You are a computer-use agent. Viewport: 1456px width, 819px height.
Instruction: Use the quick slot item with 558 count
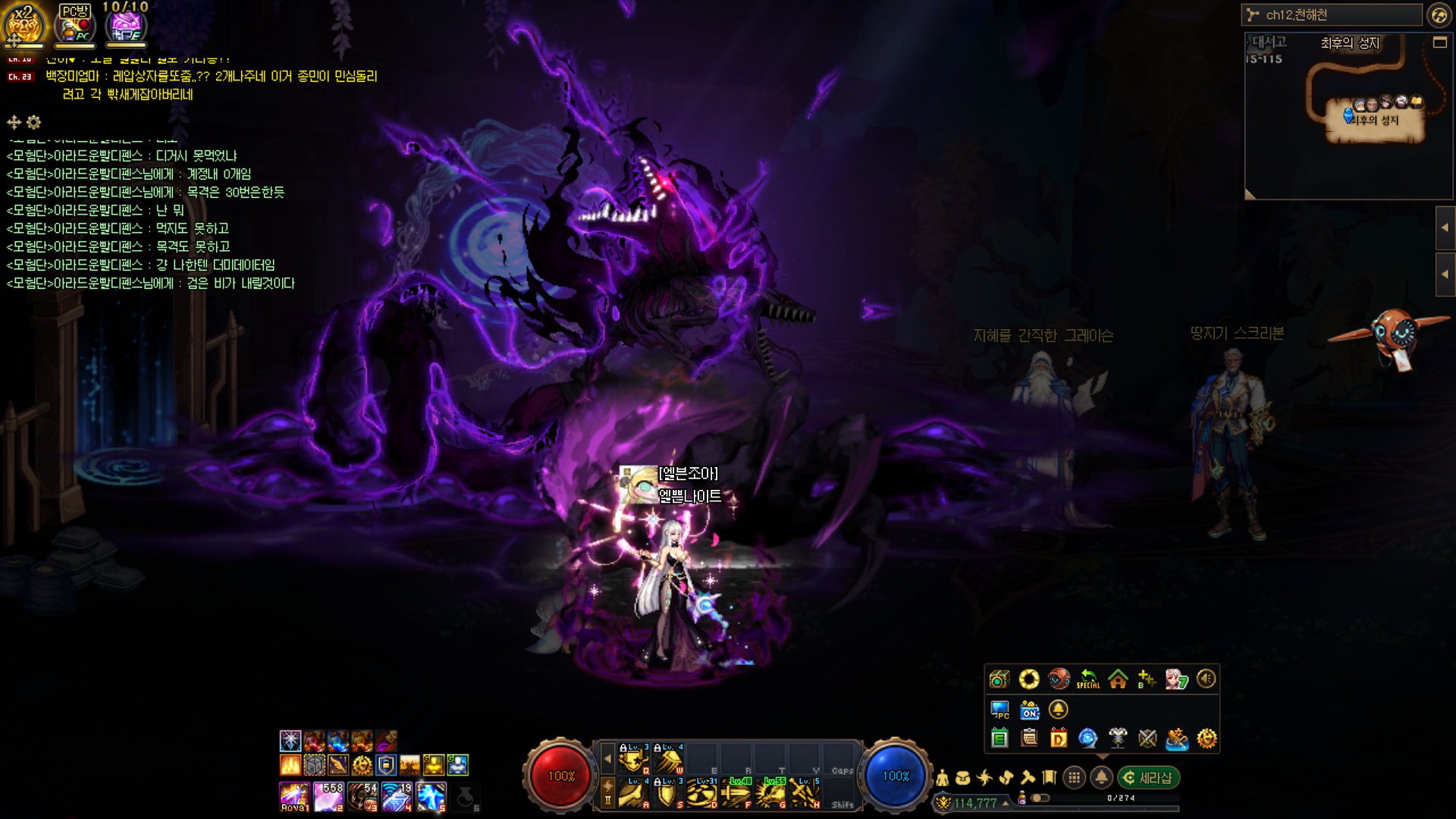328,797
